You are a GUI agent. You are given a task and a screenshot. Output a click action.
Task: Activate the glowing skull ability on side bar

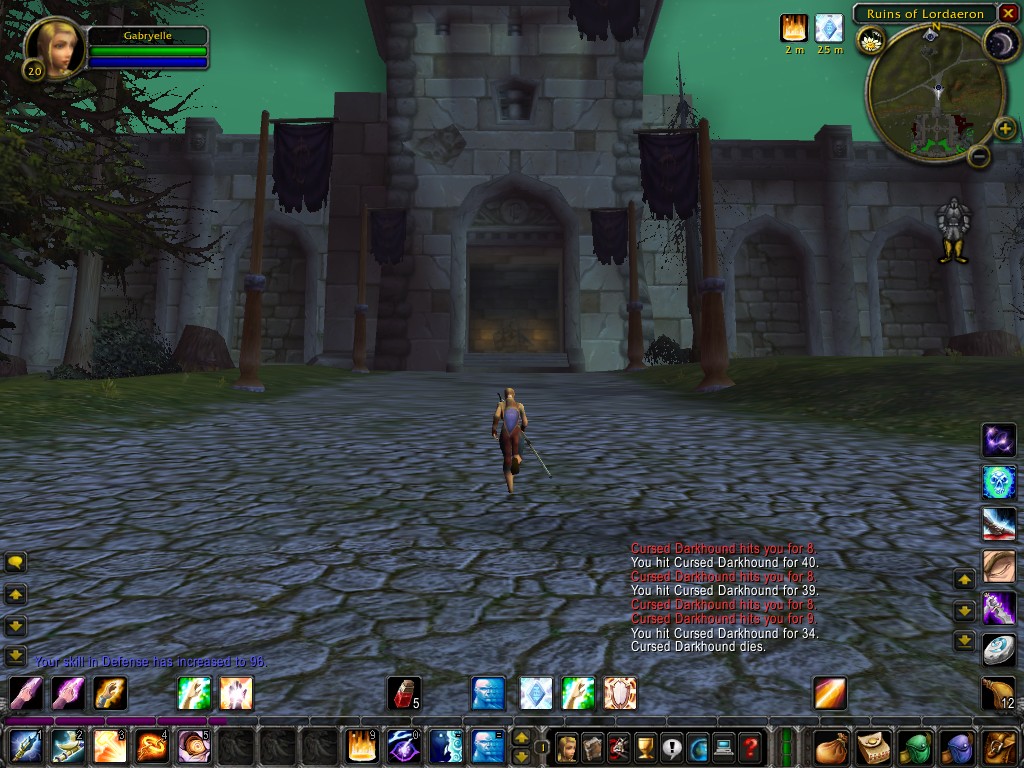[998, 482]
